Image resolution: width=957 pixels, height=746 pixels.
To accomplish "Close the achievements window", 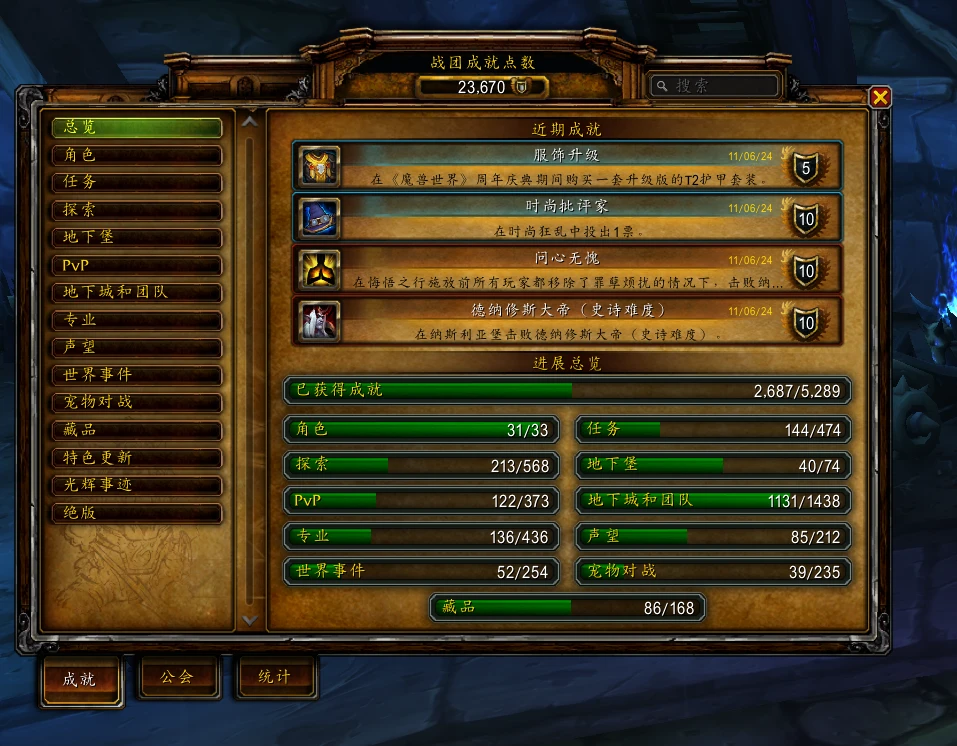I will (879, 97).
